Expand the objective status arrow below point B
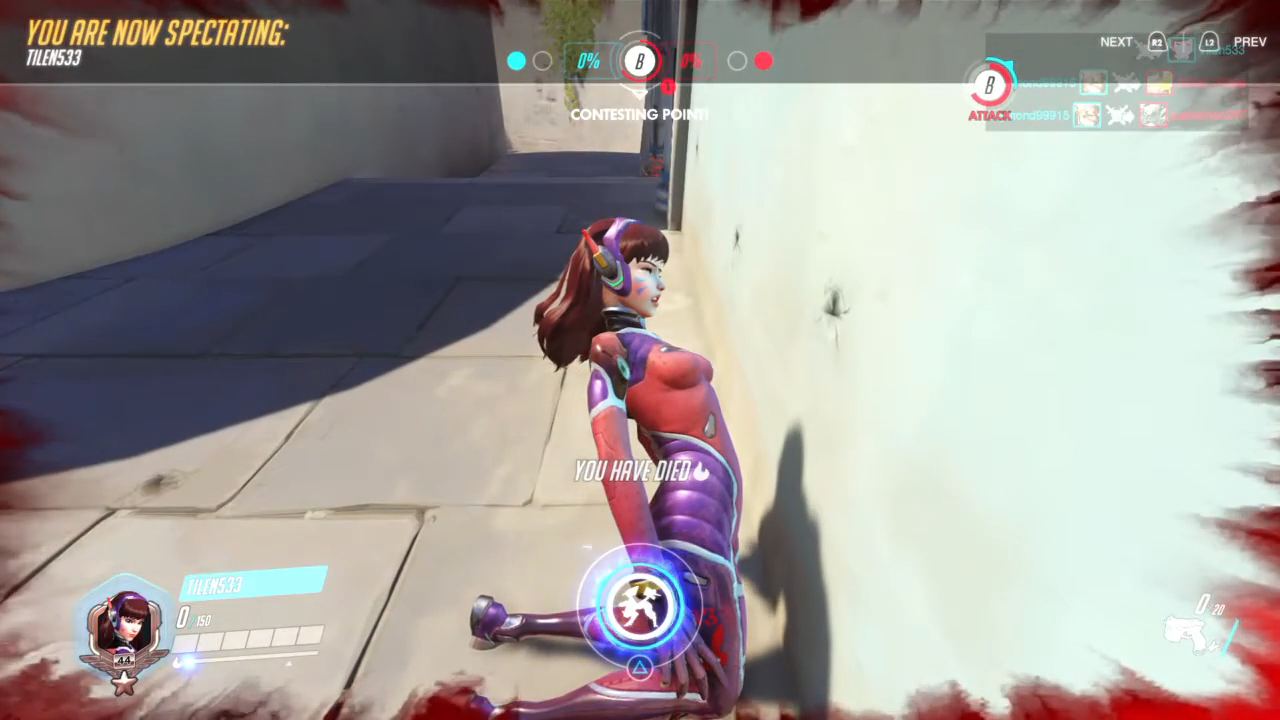 pos(640,90)
